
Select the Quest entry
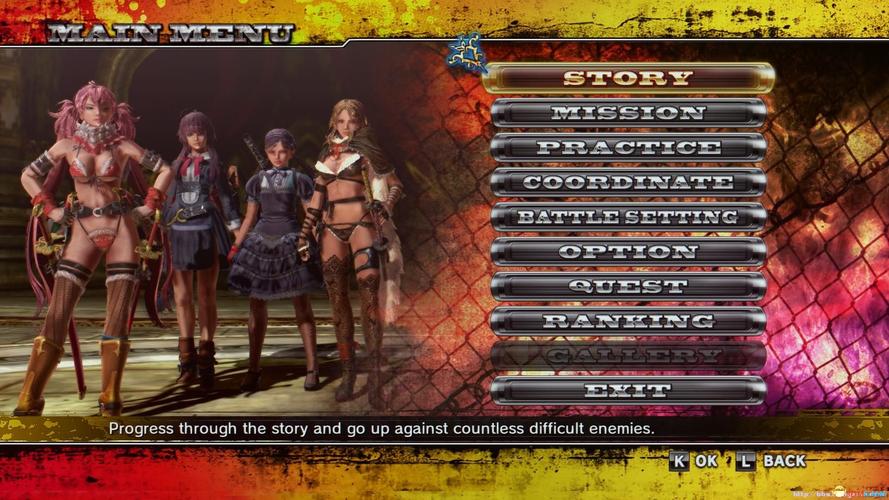point(628,287)
